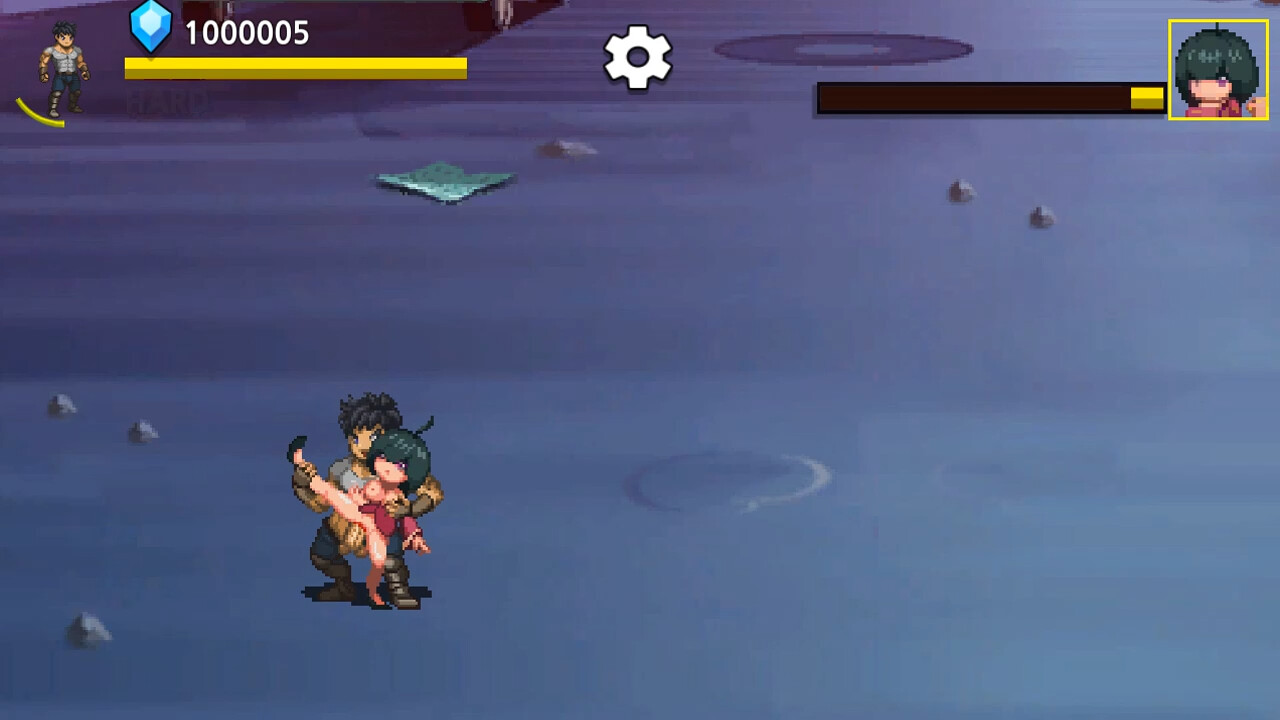Click the enemy portrait with yellow frame
This screenshot has width=1280, height=720.
[x=1218, y=70]
